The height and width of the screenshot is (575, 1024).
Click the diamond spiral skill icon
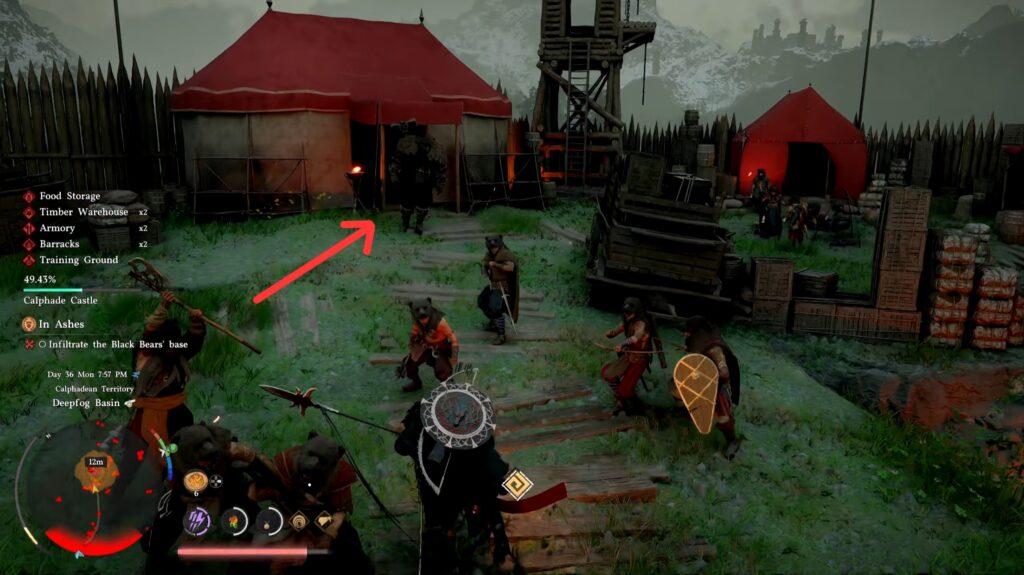coord(299,520)
